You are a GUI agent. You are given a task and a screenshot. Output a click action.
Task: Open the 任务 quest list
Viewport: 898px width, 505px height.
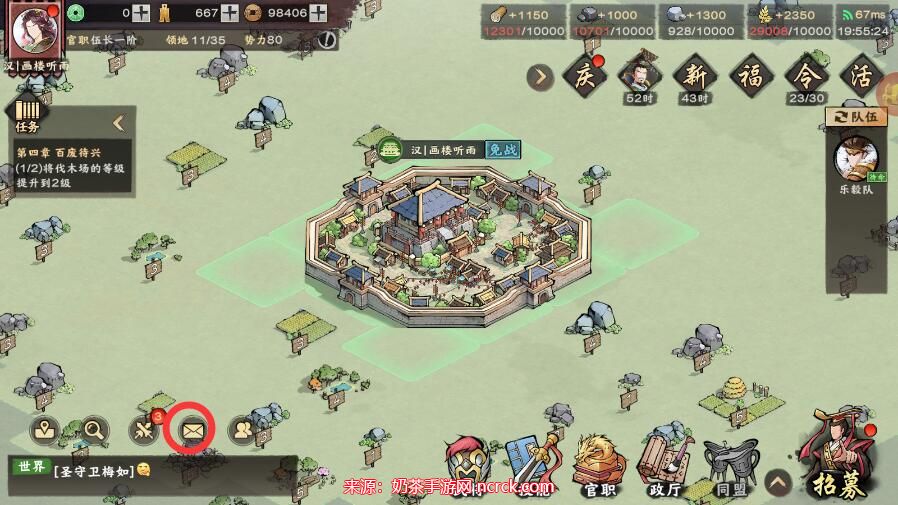point(28,115)
